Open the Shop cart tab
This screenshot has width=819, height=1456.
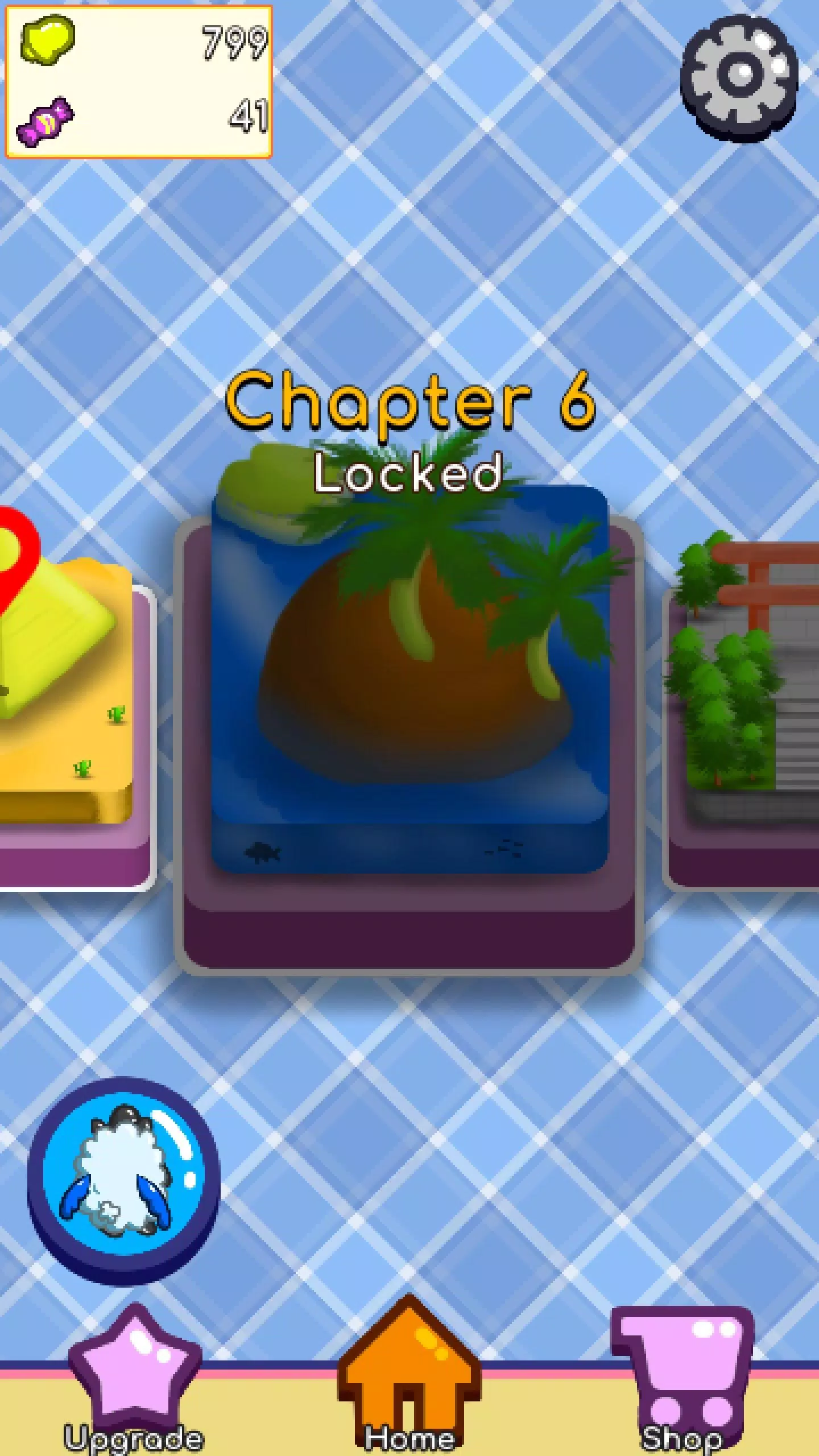click(682, 1376)
